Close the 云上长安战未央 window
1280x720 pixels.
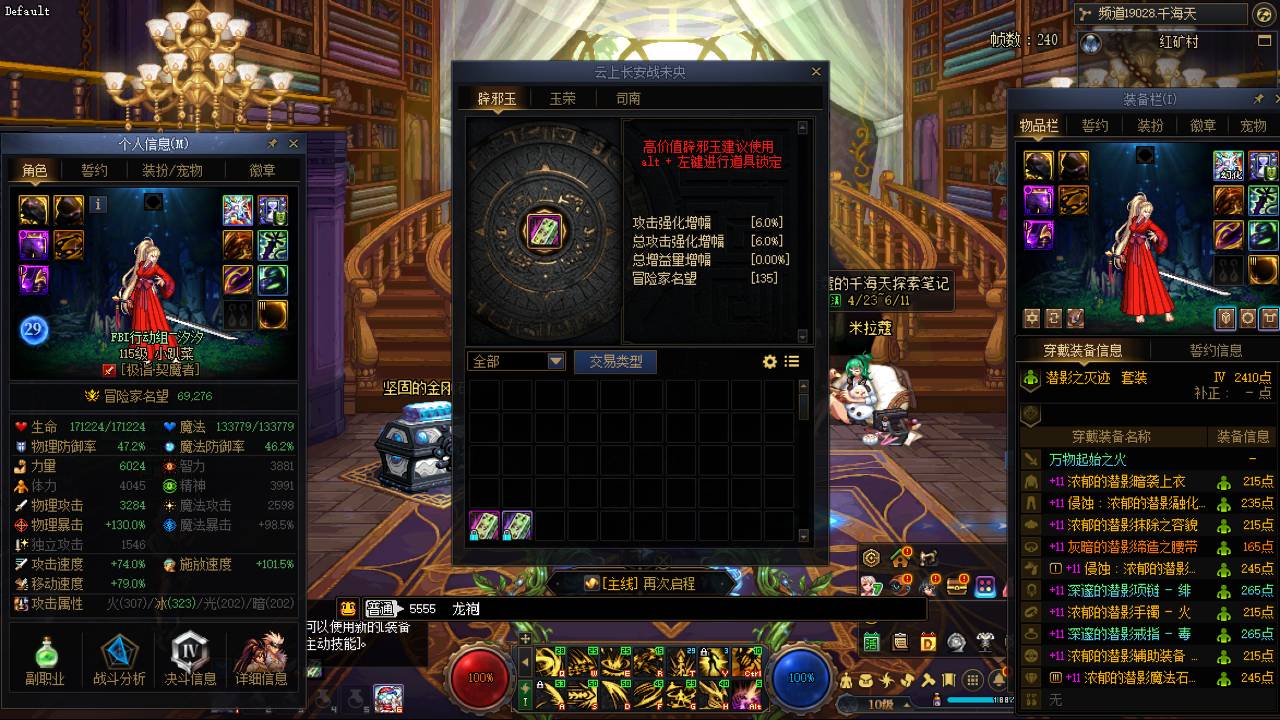click(816, 72)
